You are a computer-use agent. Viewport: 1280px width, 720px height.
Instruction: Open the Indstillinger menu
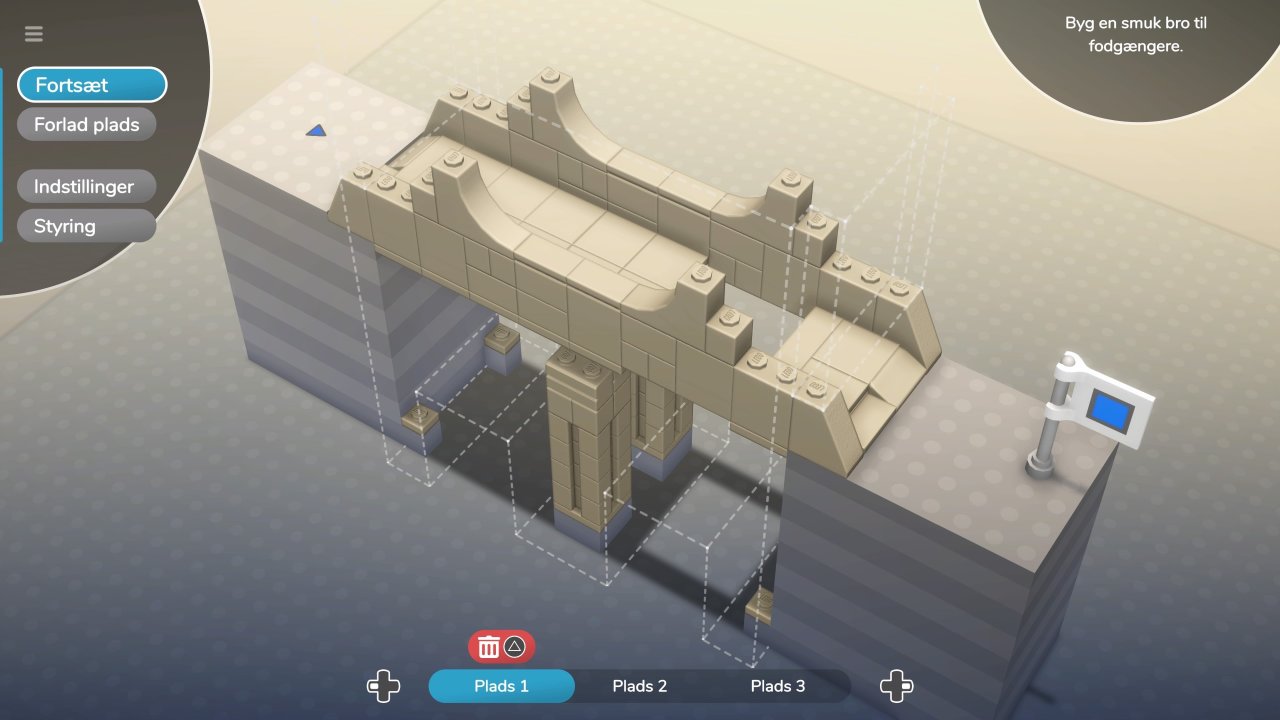tap(86, 187)
